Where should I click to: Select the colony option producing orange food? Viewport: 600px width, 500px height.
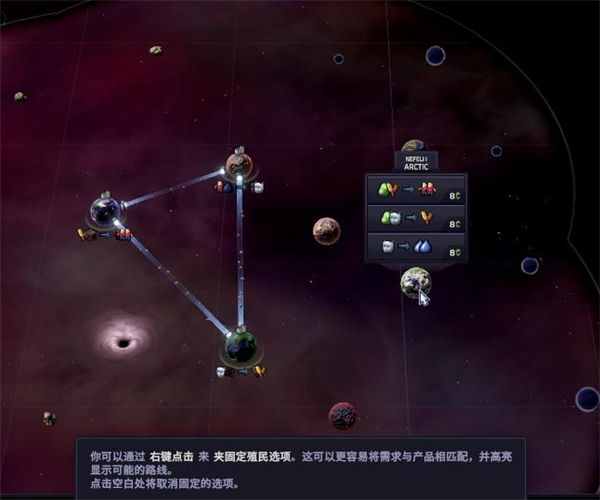tap(416, 218)
